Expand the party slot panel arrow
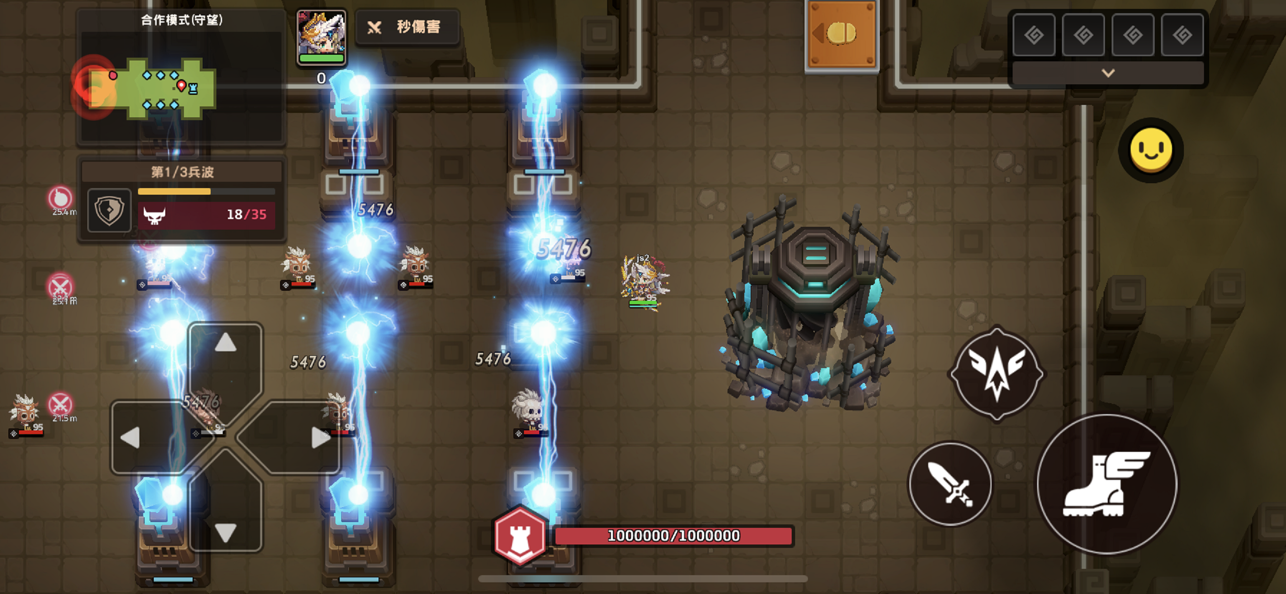This screenshot has height=594, width=1286. click(1108, 73)
